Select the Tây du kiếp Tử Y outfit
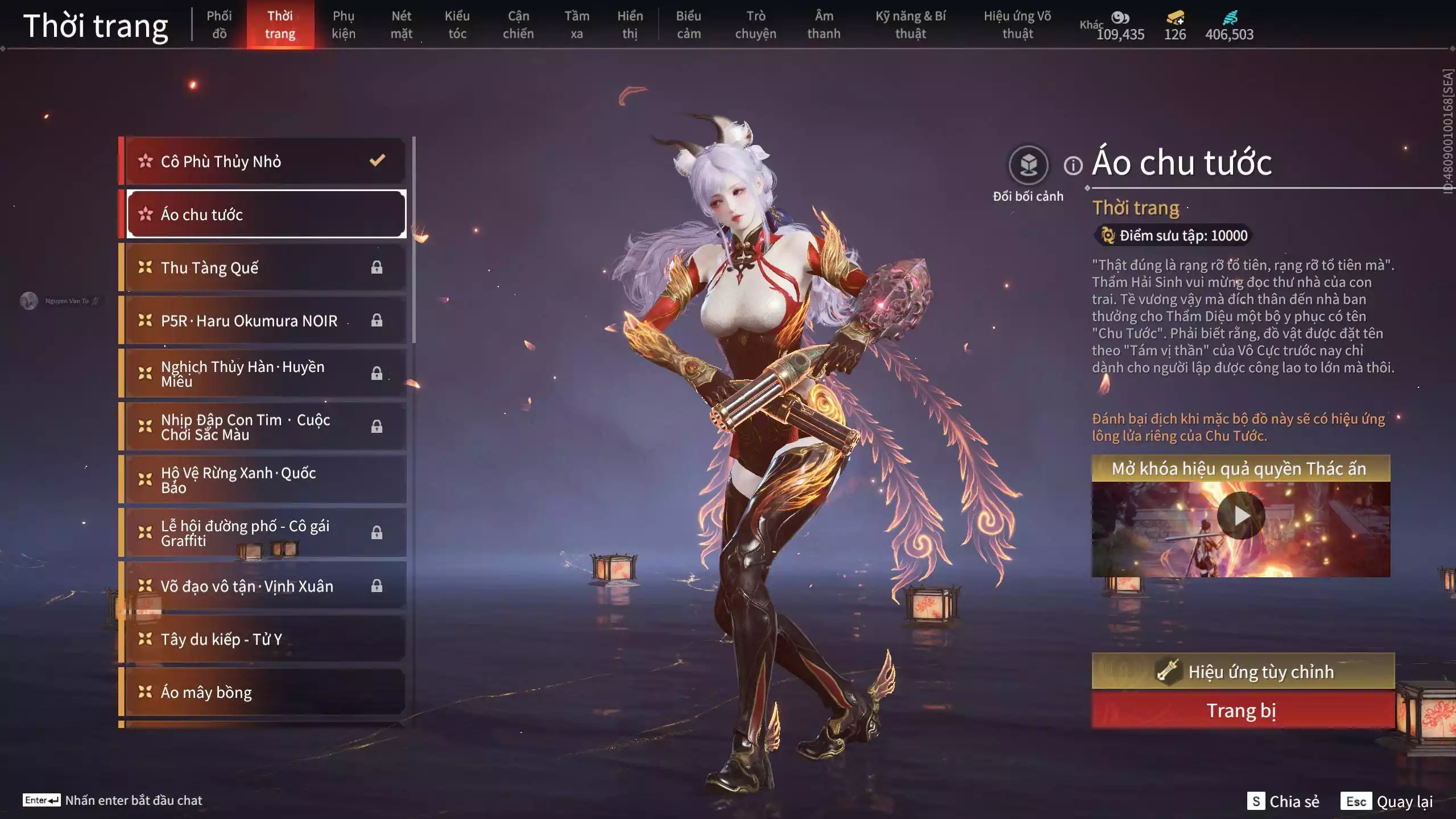 pos(265,639)
